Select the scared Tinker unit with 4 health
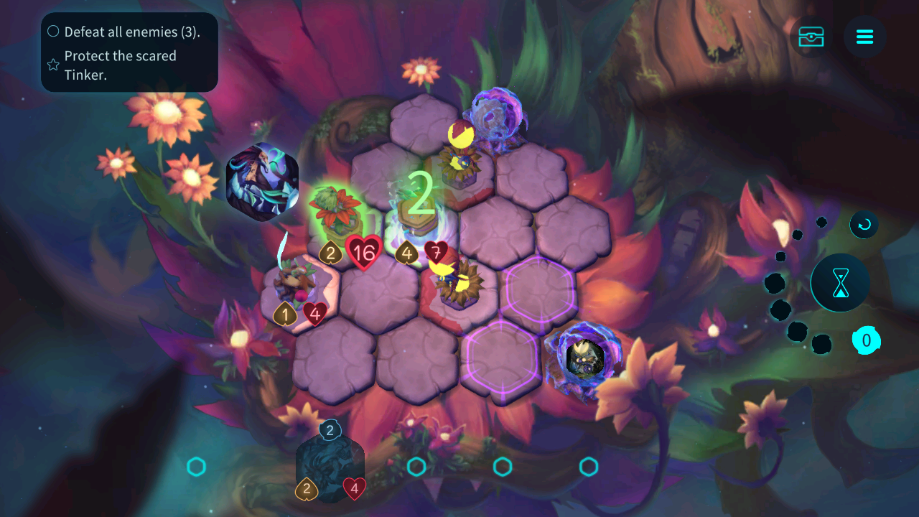Viewport: 919px width, 517px height. (294, 282)
